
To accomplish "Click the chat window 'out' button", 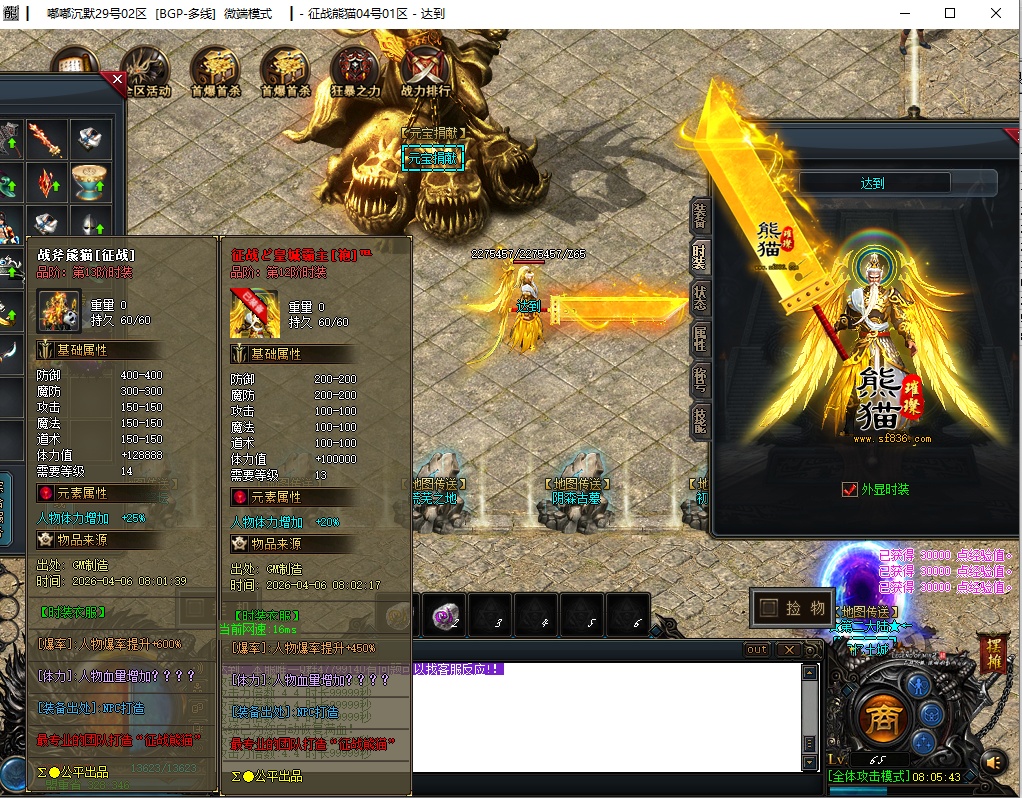I will pyautogui.click(x=757, y=650).
